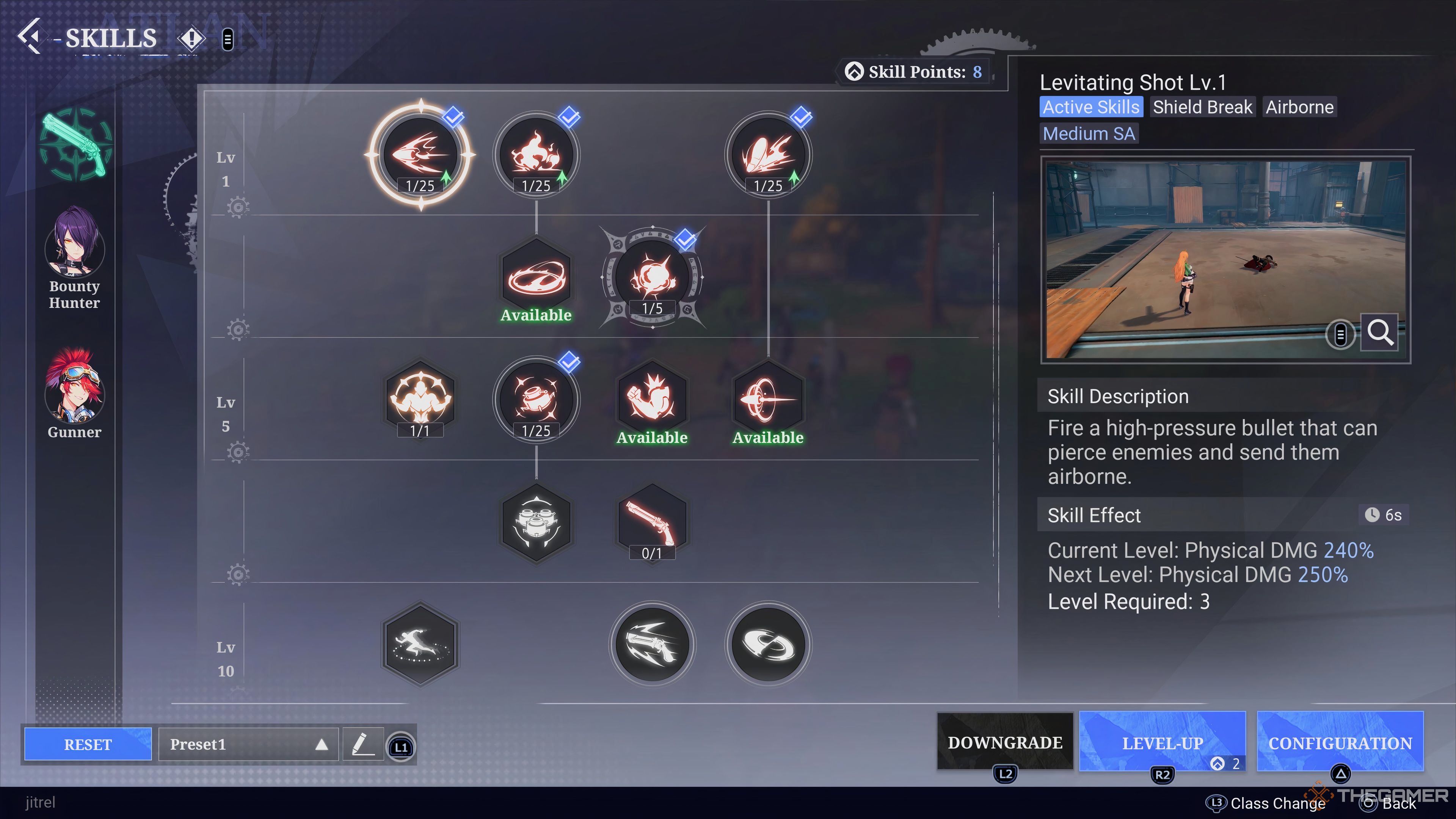Downgrade the selected skill

[1004, 742]
